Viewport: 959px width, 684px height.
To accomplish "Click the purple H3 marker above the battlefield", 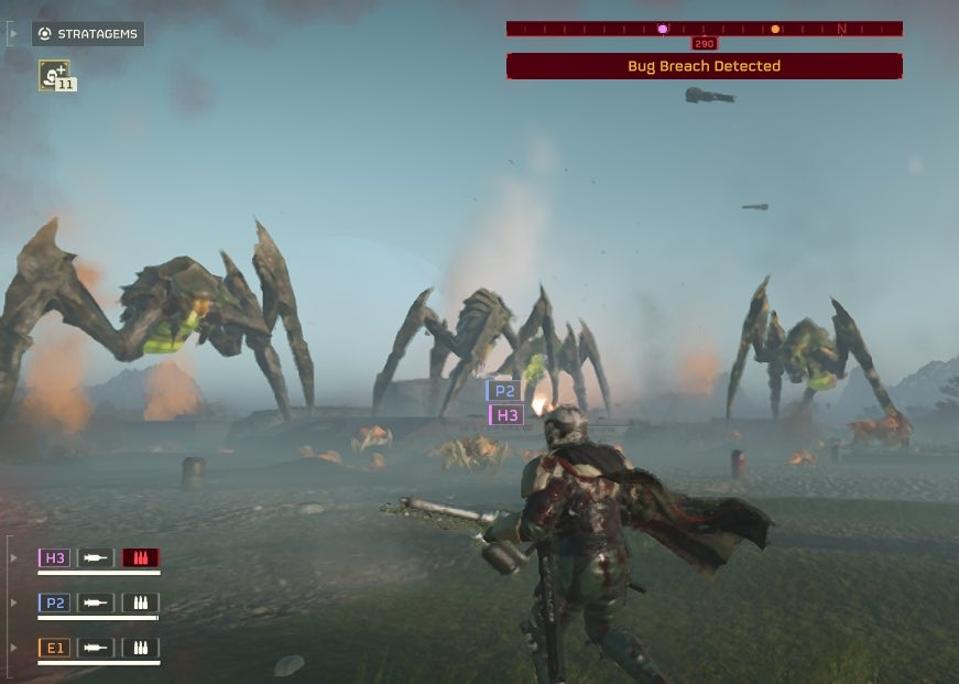I will point(506,415).
